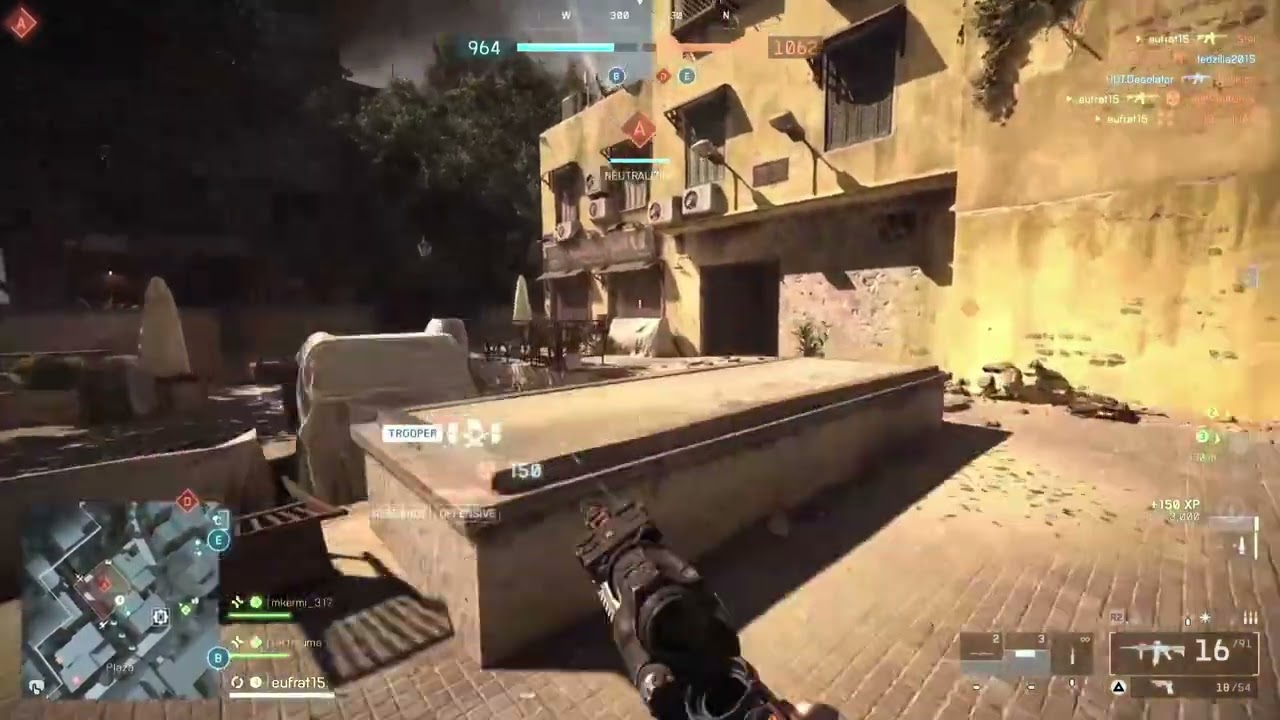Image resolution: width=1280 pixels, height=720 pixels.
Task: Choose the equipment slot numbered 3
Action: (x=1027, y=652)
